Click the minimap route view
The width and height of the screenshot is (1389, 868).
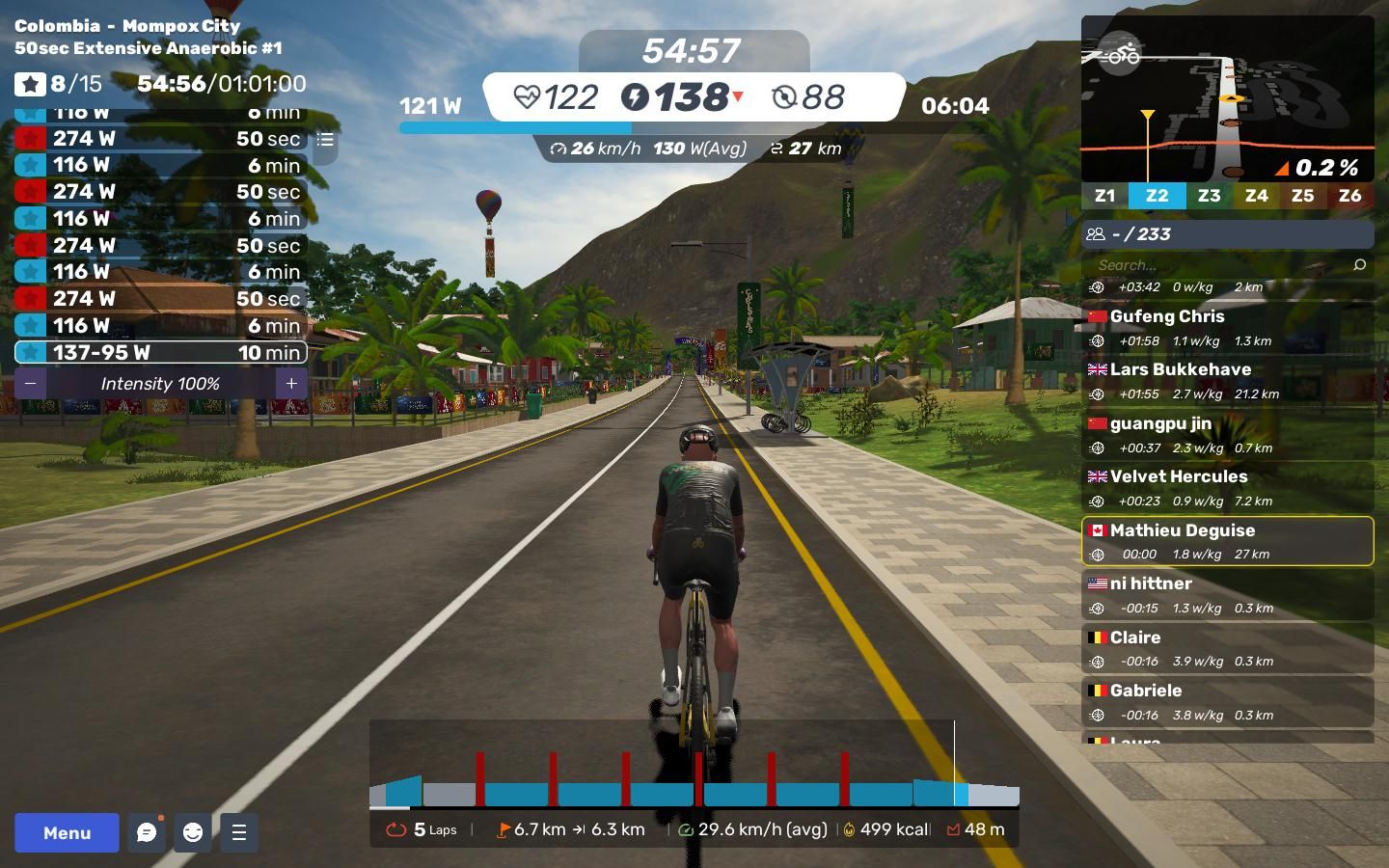click(1227, 96)
